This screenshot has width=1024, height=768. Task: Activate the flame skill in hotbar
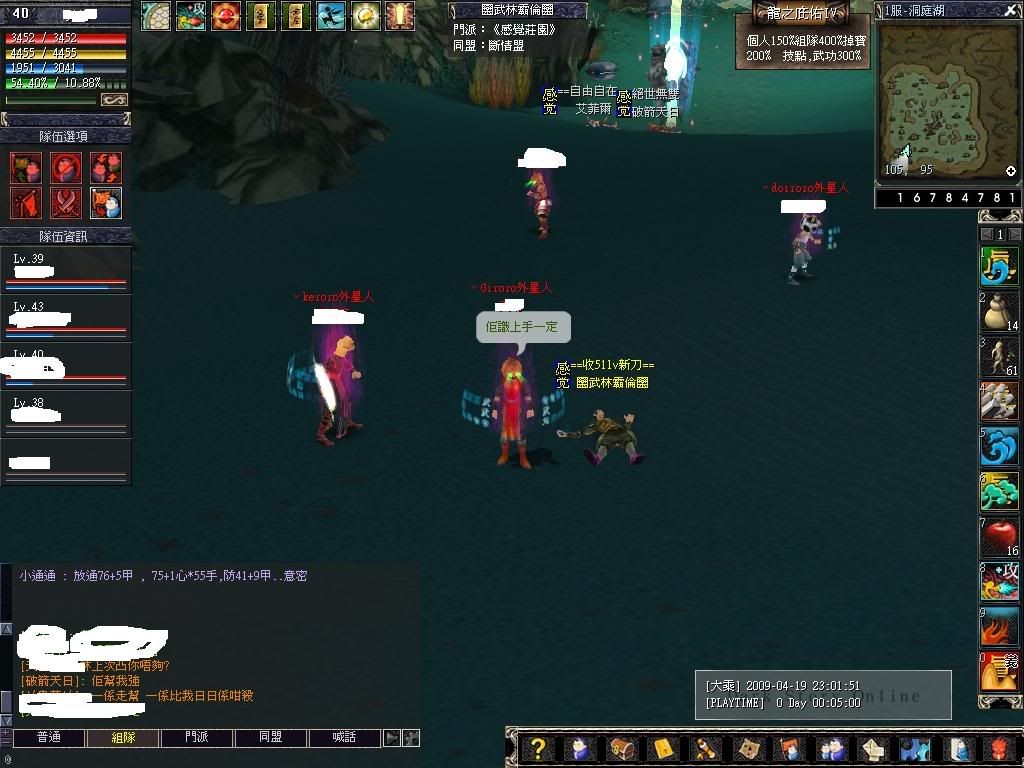point(998,629)
